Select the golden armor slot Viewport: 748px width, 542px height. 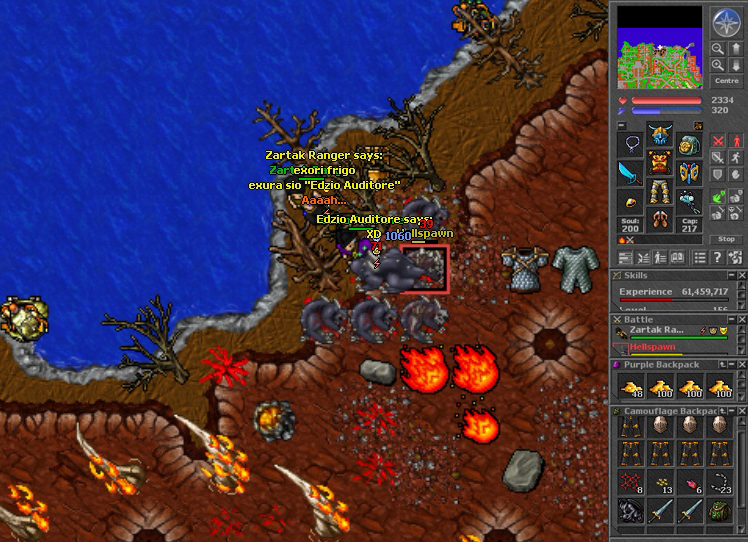[660, 163]
